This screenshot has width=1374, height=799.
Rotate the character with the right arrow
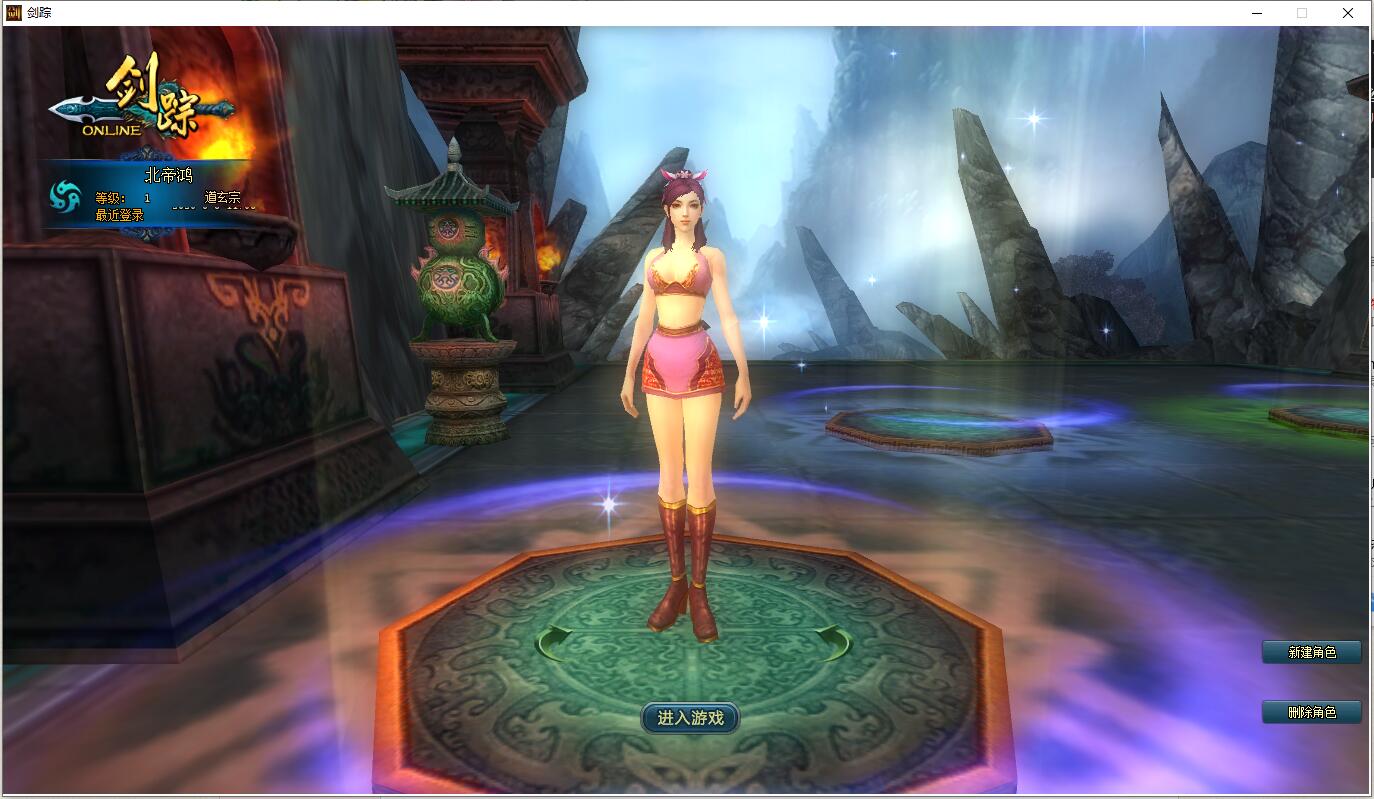[832, 641]
